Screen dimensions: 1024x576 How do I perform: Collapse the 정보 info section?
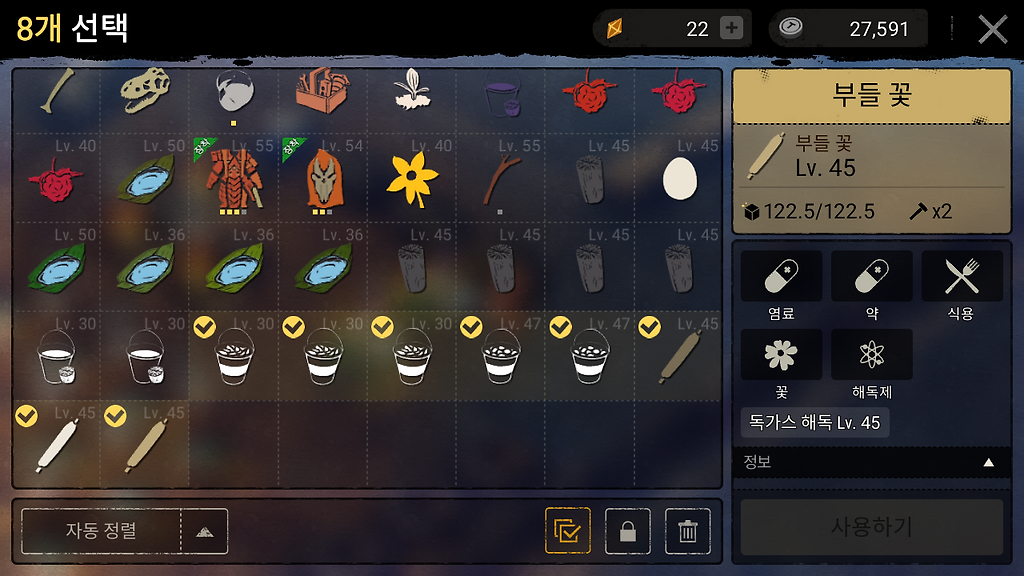click(x=989, y=463)
